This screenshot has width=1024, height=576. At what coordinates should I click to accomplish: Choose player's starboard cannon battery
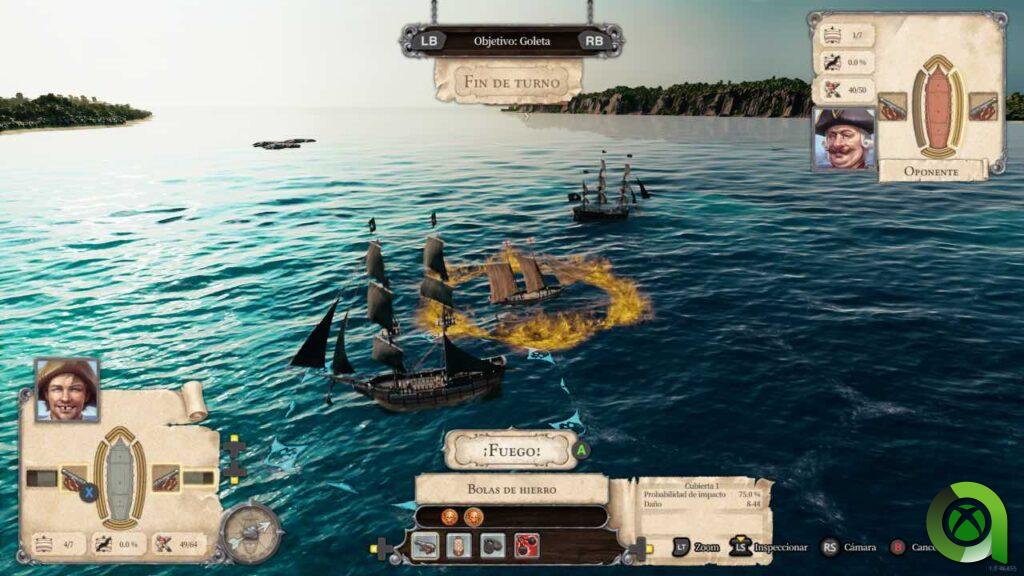166,479
